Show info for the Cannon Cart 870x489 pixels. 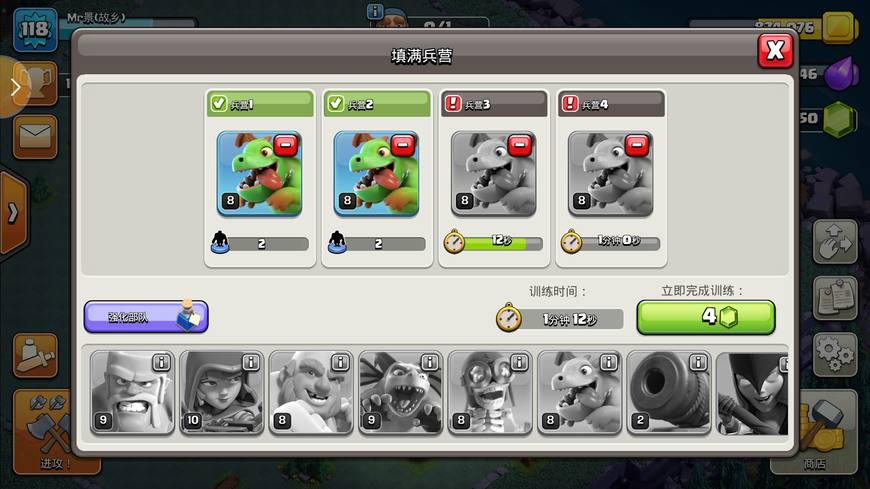698,362
